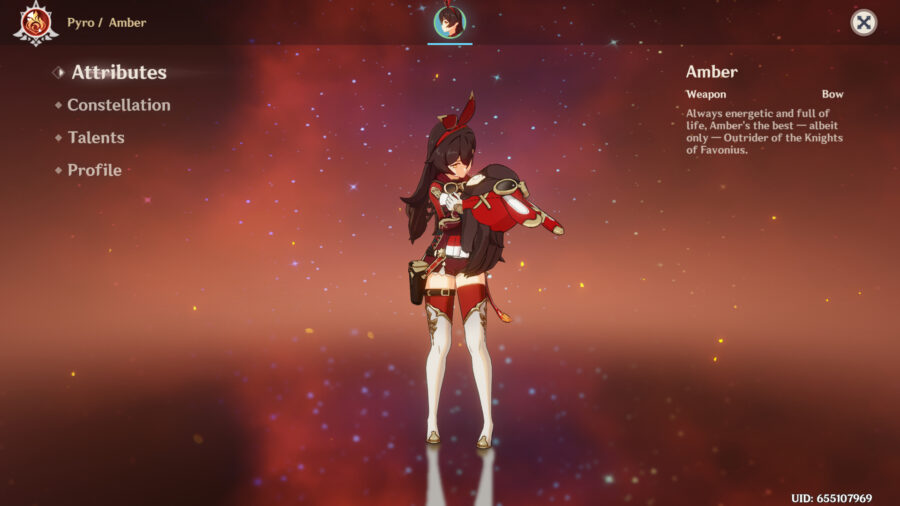Choose Amber's portrait in the party bar
The height and width of the screenshot is (506, 900).
449,23
